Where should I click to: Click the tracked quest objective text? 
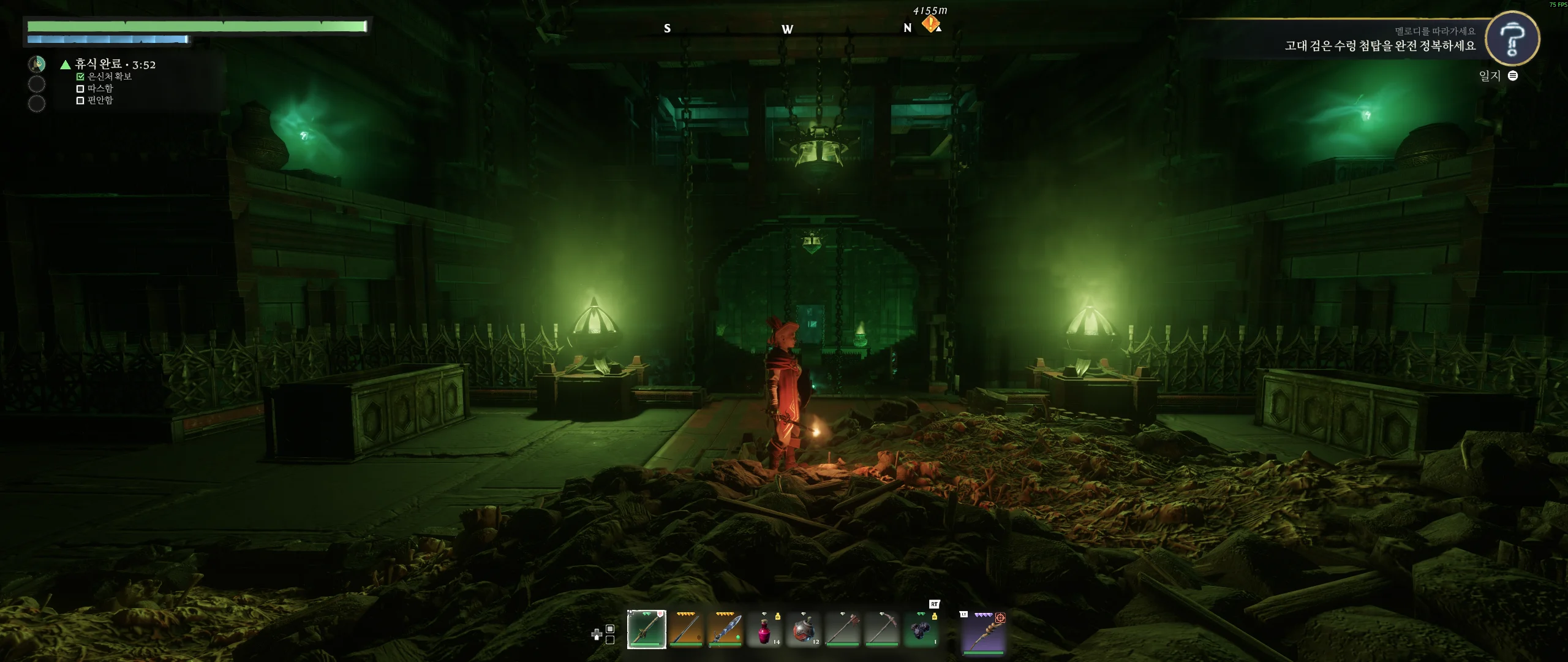tap(1379, 46)
